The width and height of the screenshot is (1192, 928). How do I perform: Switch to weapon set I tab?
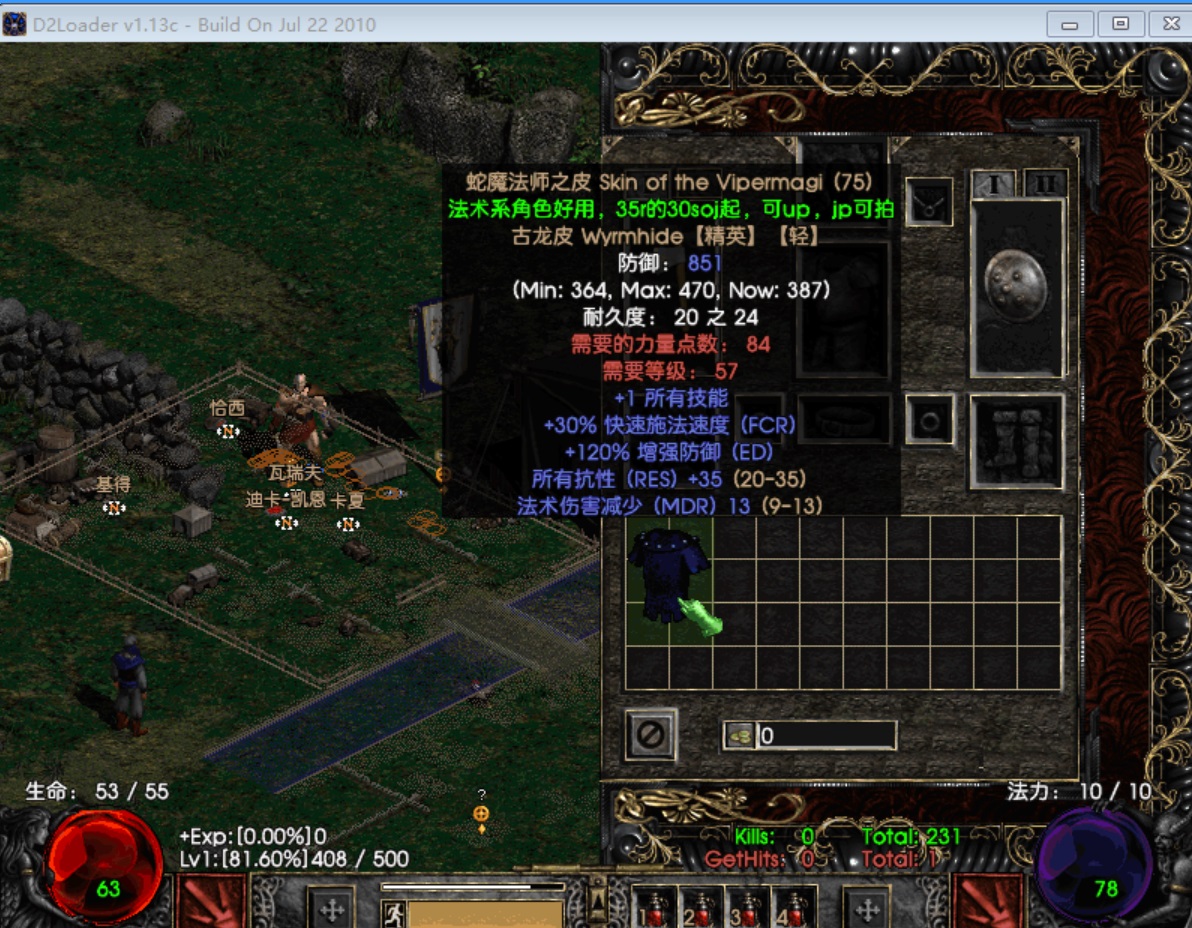pyautogui.click(x=995, y=185)
